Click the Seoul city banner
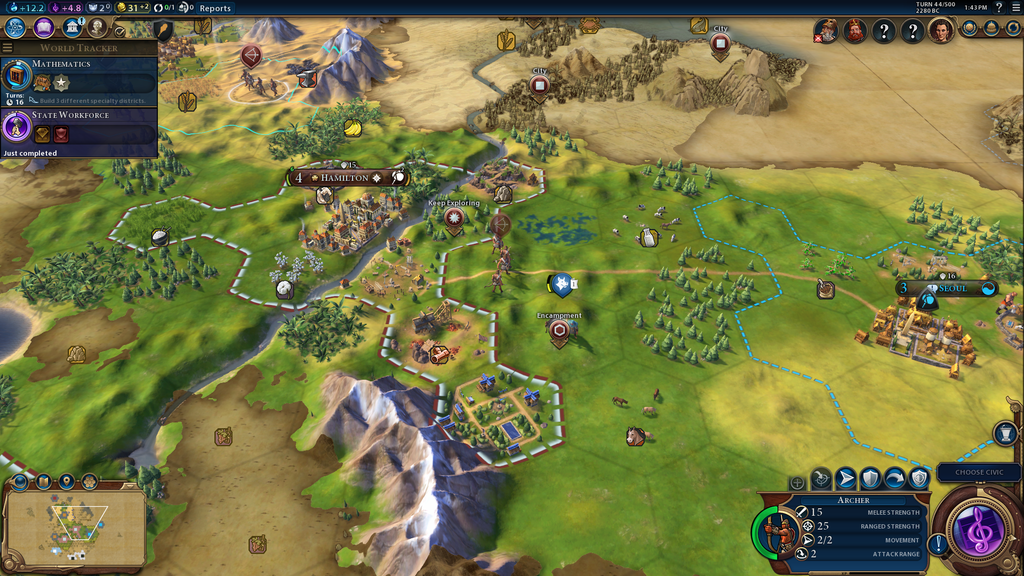Image resolution: width=1024 pixels, height=576 pixels. [x=952, y=289]
